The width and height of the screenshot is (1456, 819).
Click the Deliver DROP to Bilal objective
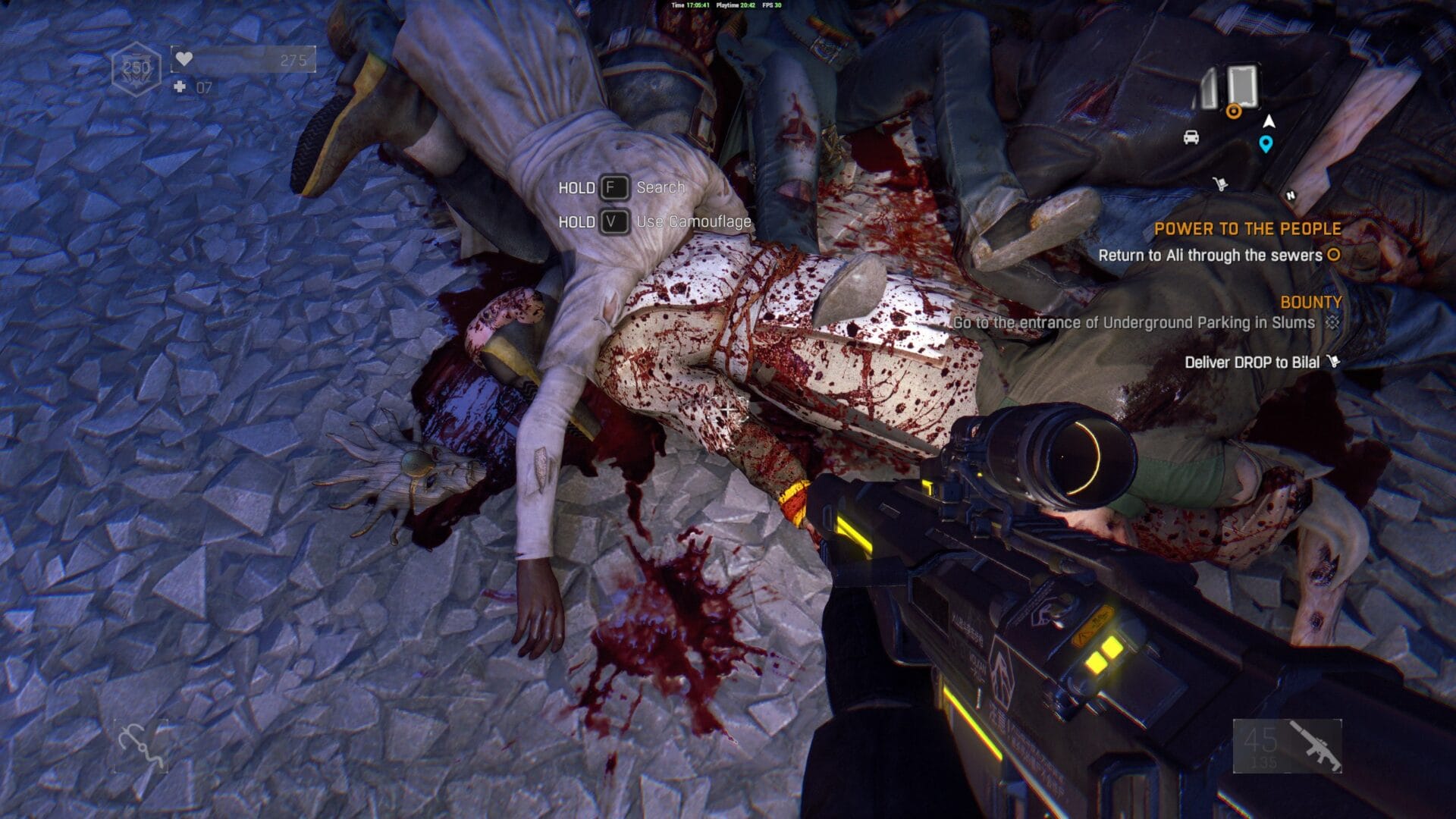(x=1252, y=362)
